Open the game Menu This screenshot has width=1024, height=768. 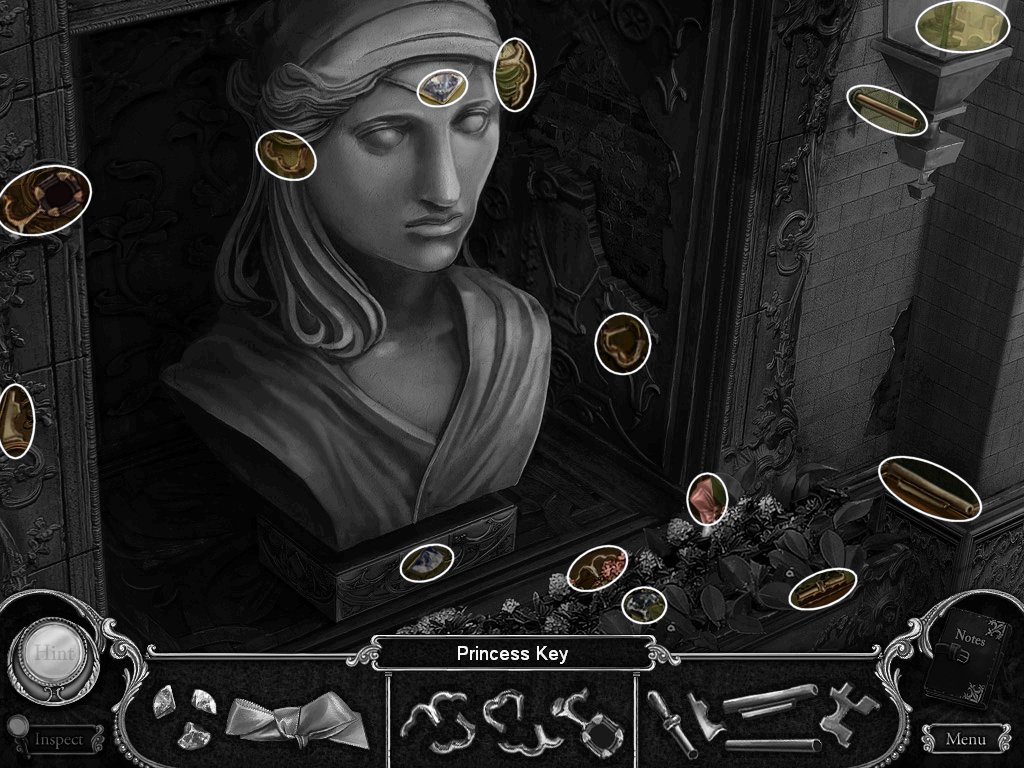tap(964, 740)
